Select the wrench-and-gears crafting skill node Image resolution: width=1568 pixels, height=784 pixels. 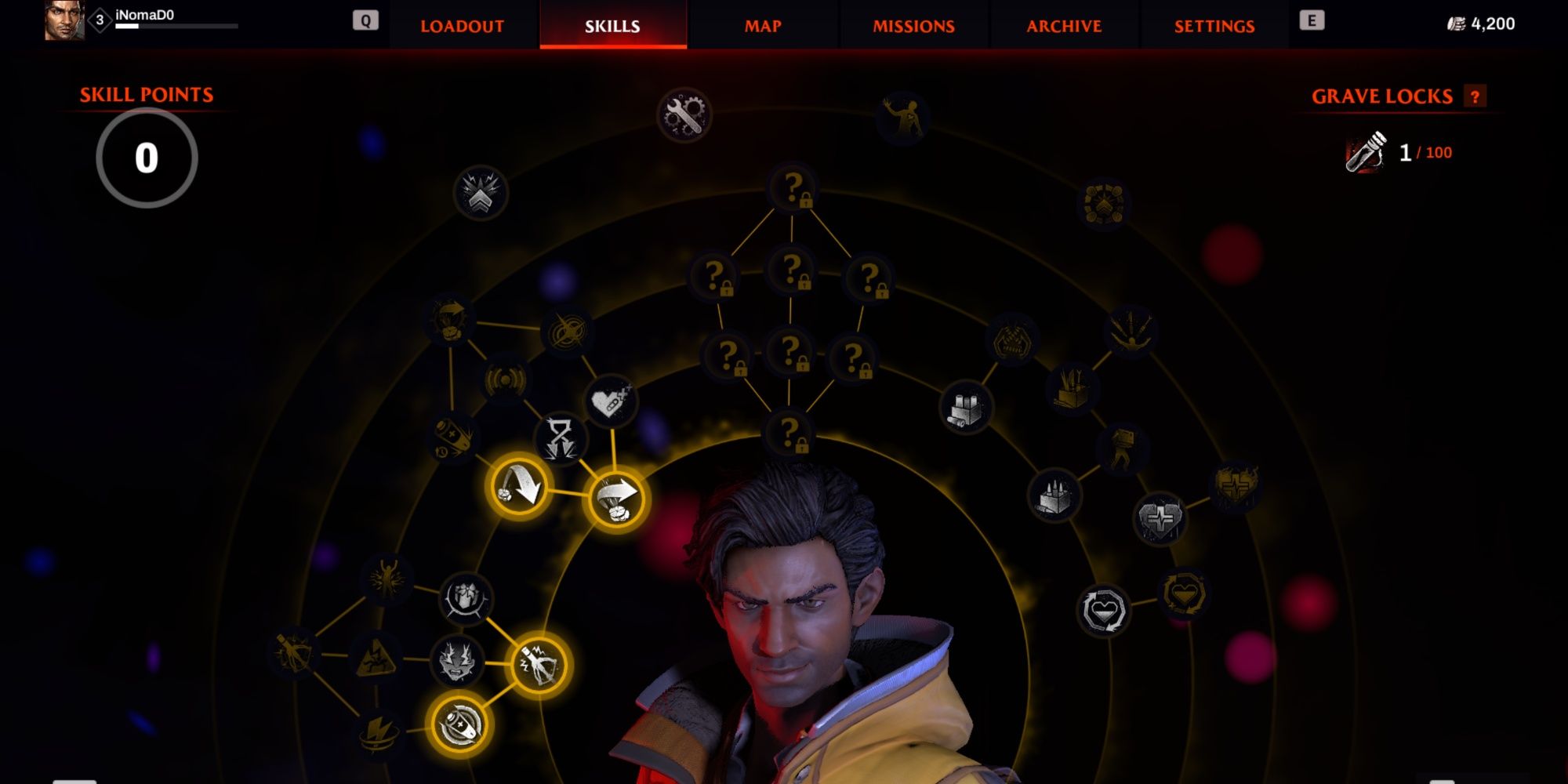point(684,116)
